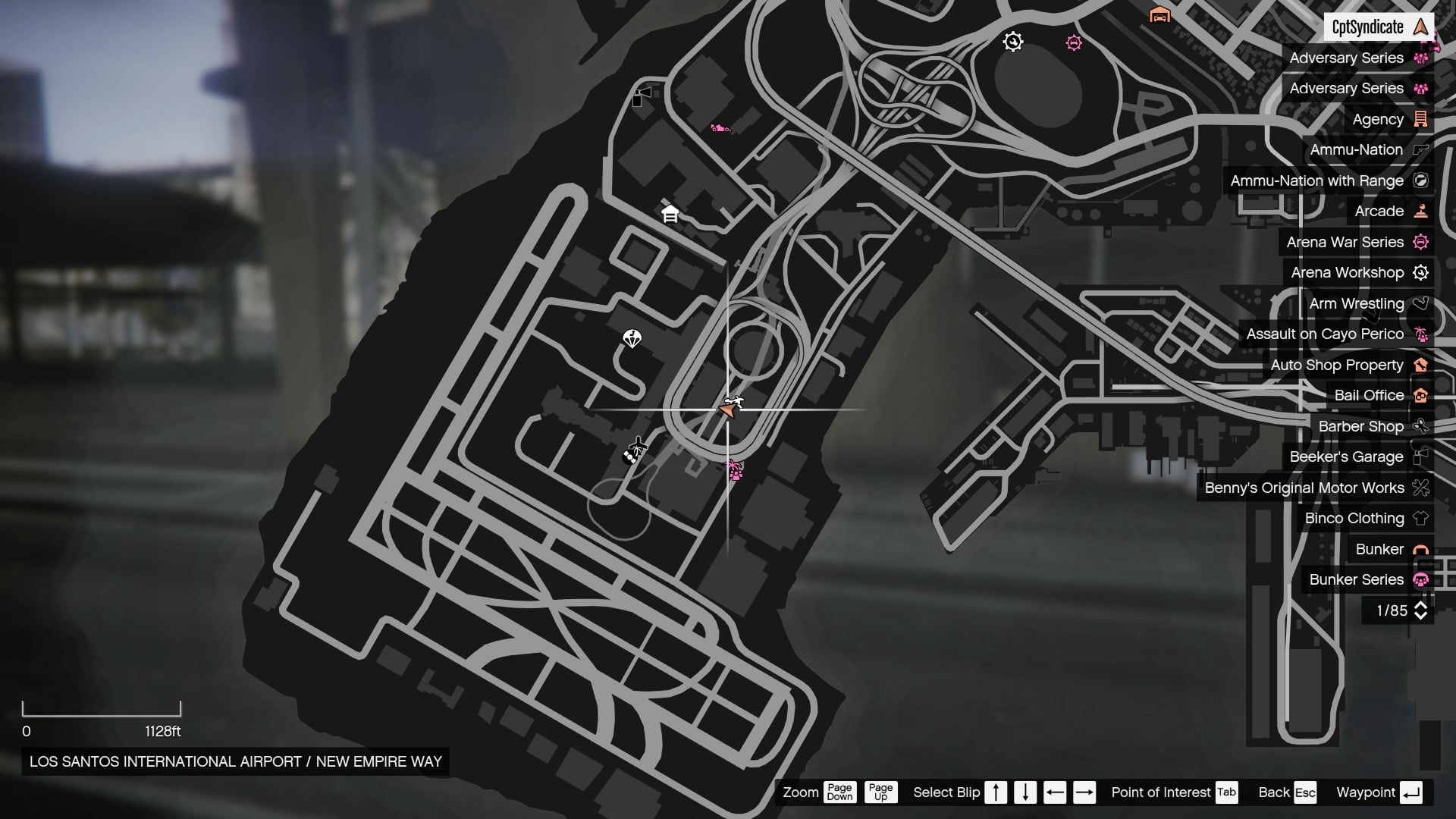Select the Agency building icon
1456x819 pixels.
[1420, 119]
